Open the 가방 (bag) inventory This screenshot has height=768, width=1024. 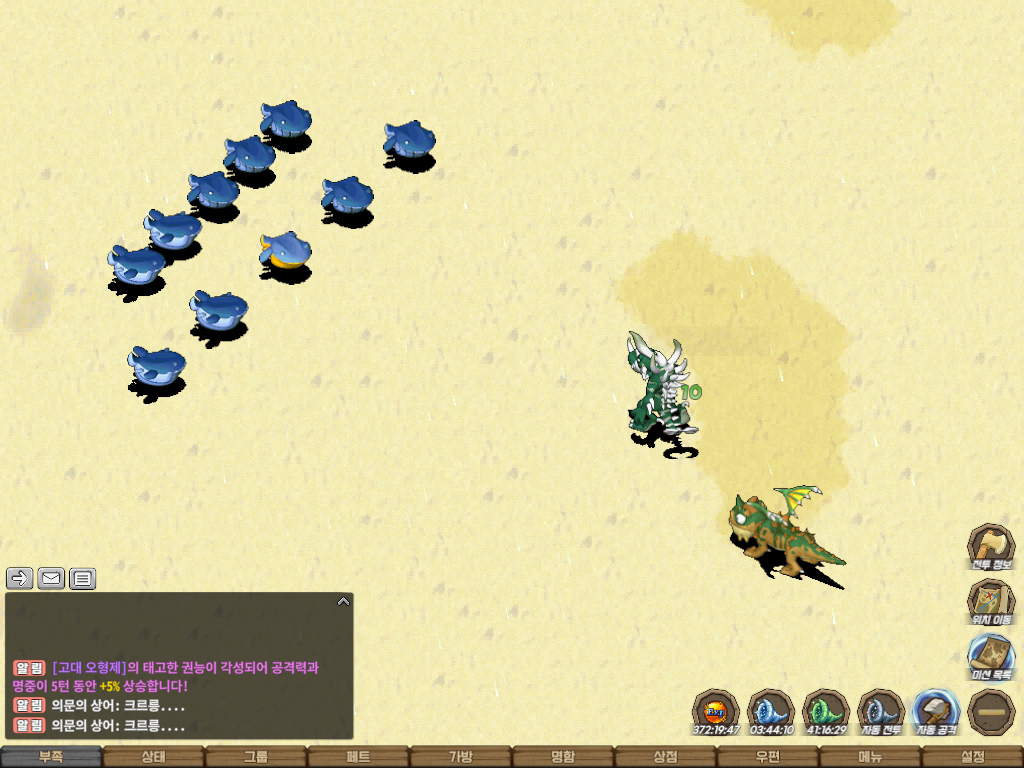[x=460, y=757]
